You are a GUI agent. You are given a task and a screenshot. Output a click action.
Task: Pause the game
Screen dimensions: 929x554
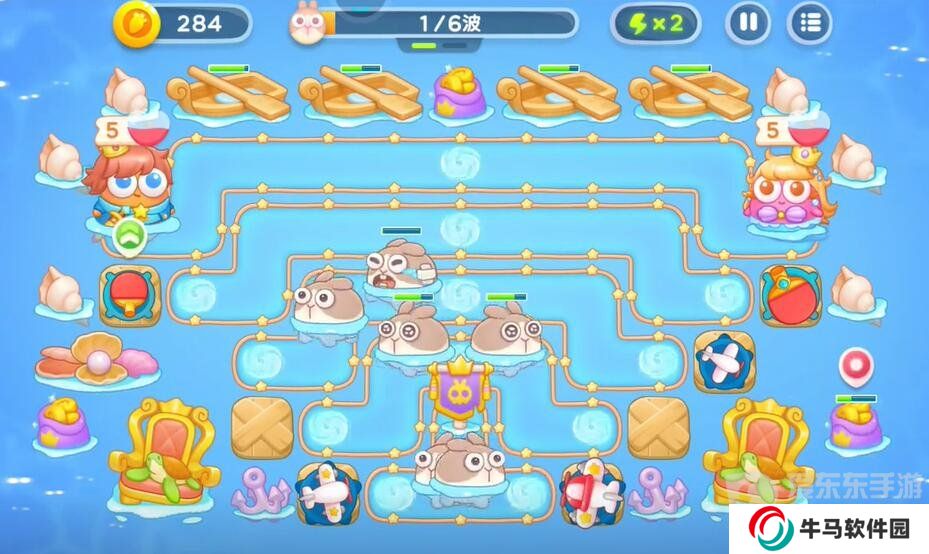coord(747,23)
